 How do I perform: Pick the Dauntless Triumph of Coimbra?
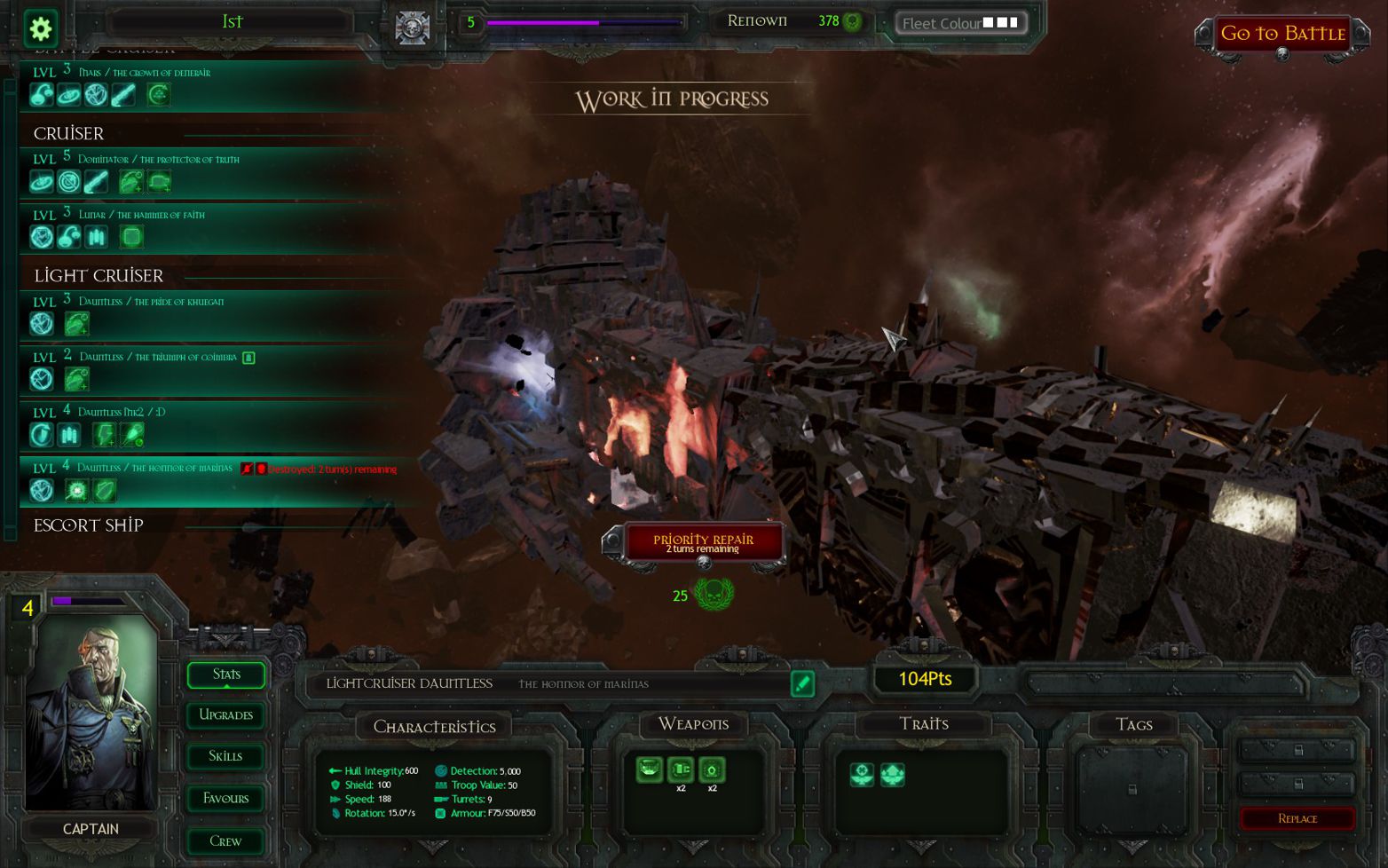click(158, 357)
